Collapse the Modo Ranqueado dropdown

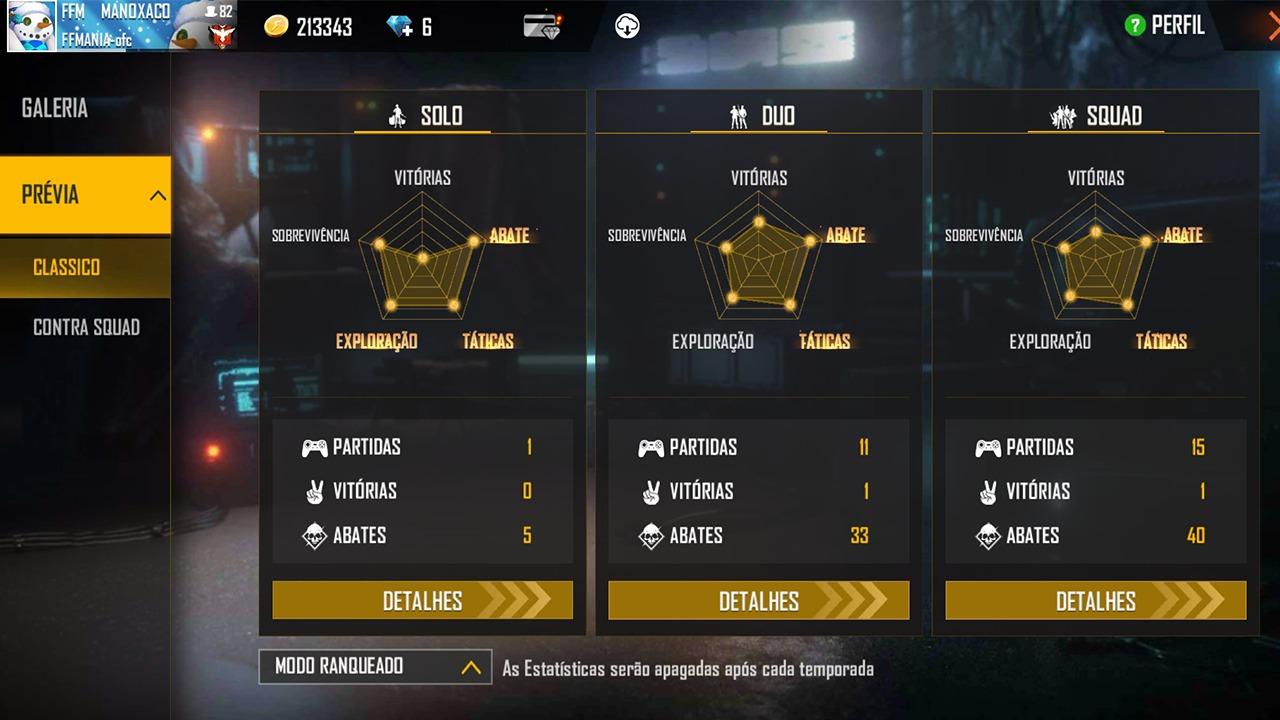(x=470, y=666)
